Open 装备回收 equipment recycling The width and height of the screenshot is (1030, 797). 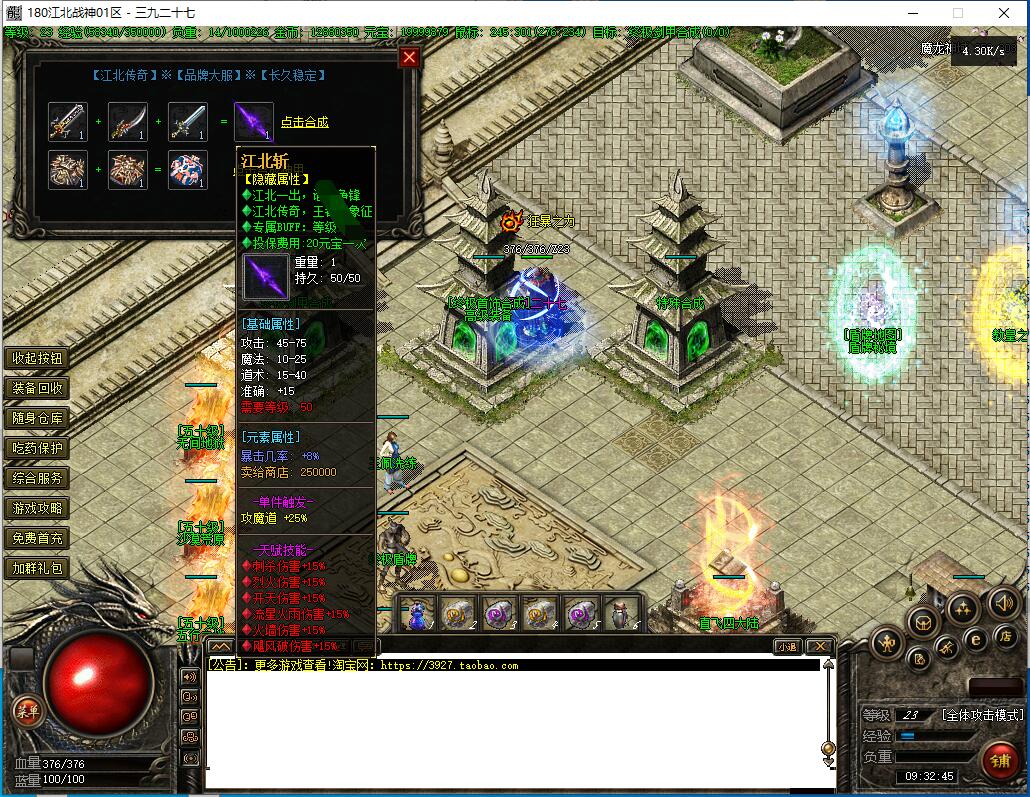(x=38, y=388)
